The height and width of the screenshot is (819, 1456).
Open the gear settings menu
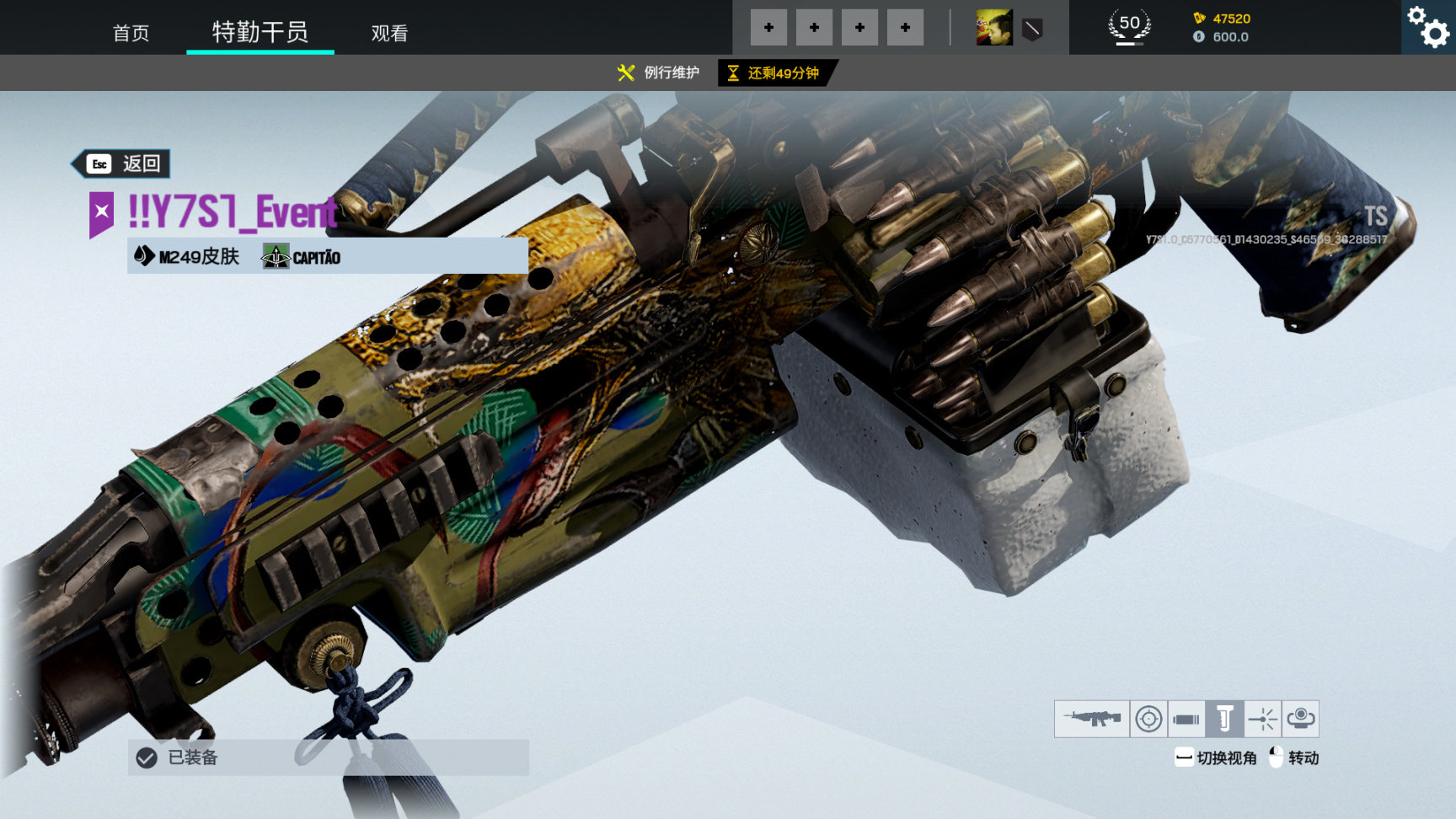[x=1428, y=27]
